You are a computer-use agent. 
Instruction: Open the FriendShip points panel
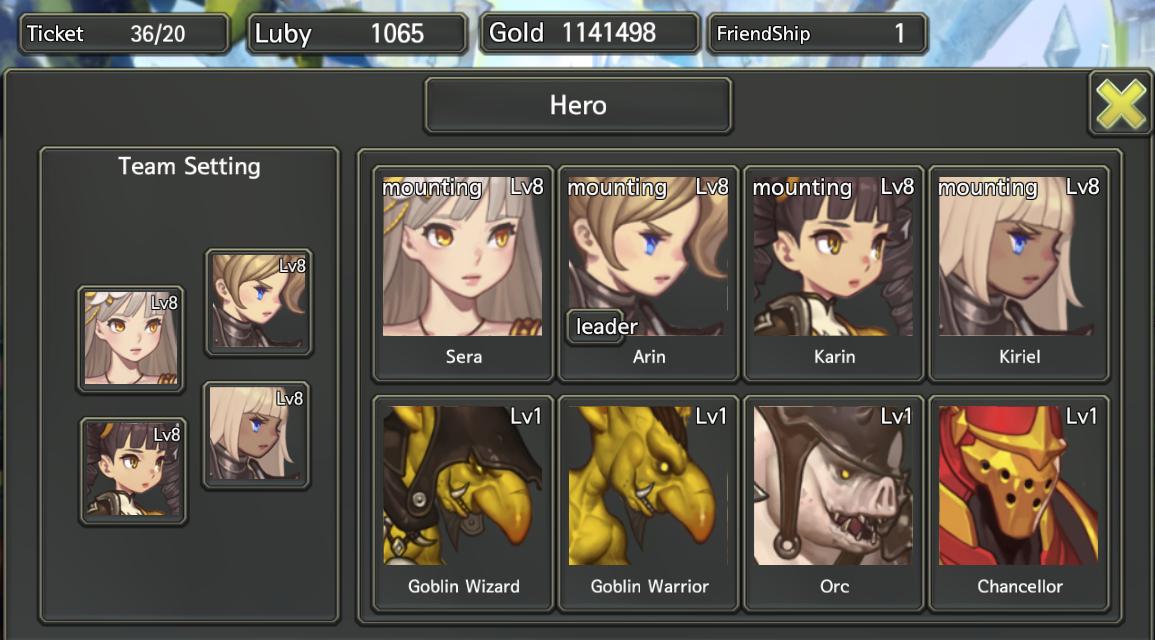pyautogui.click(x=817, y=34)
